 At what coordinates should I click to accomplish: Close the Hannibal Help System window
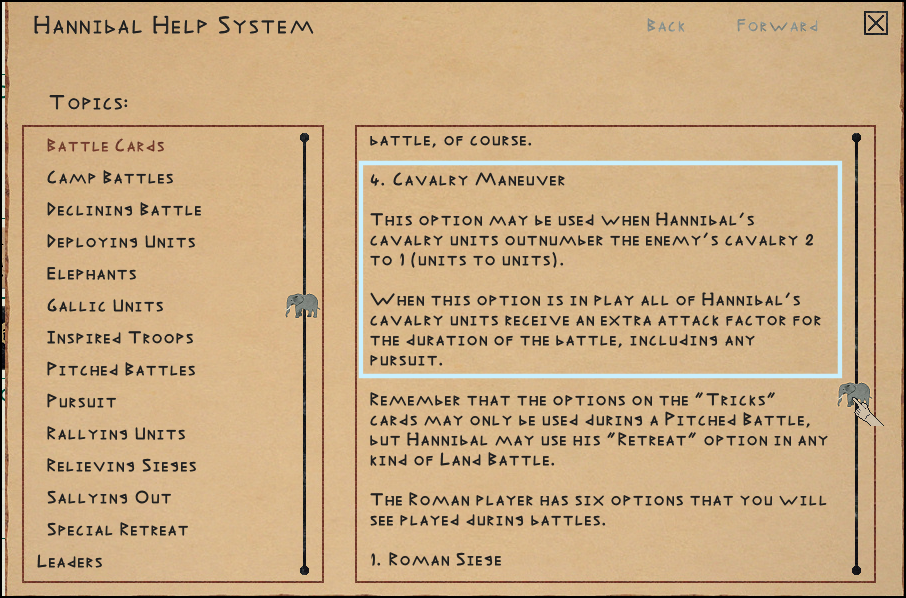point(876,23)
